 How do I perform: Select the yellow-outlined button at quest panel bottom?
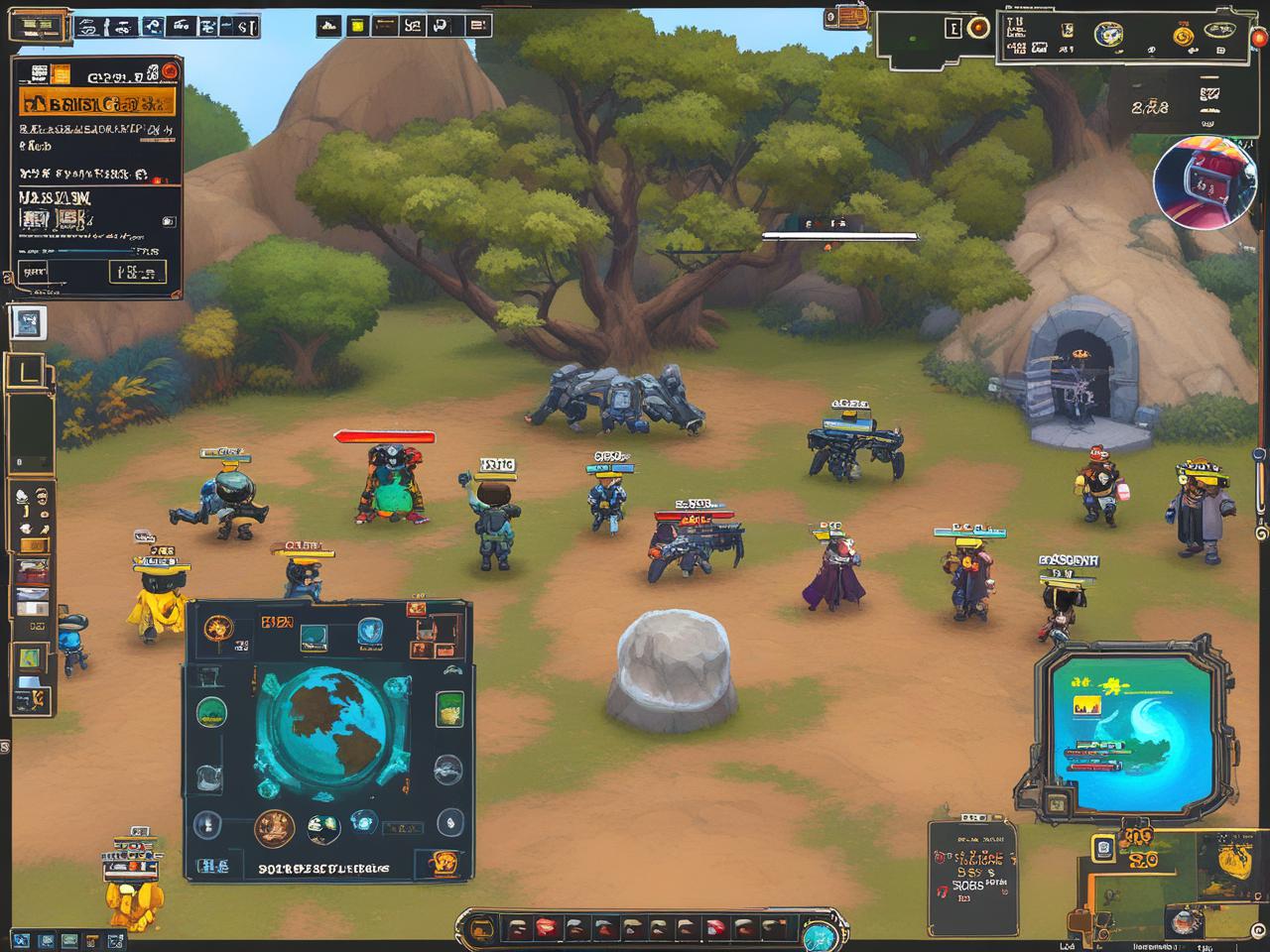pyautogui.click(x=138, y=272)
